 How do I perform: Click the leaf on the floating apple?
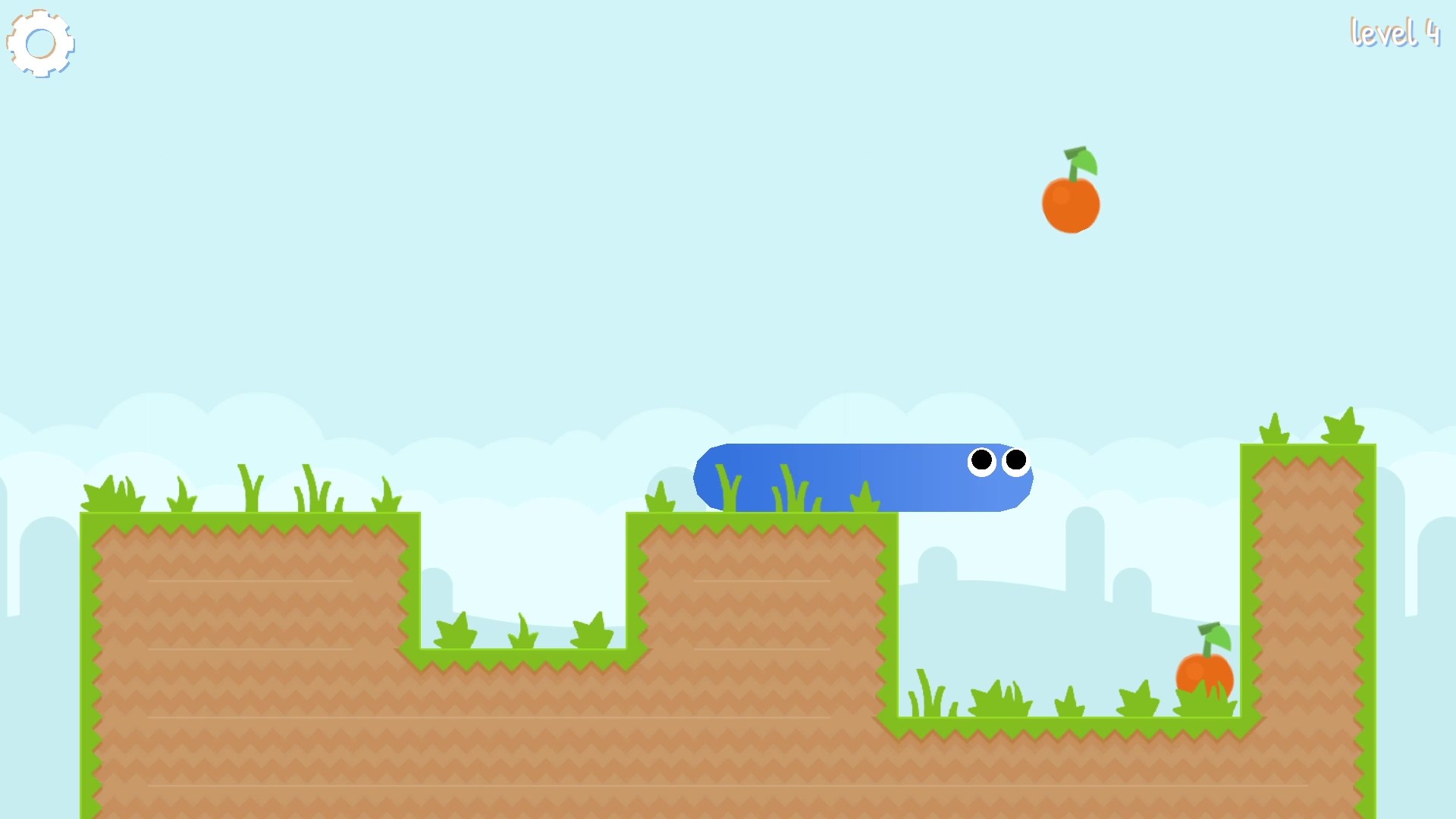[1086, 162]
